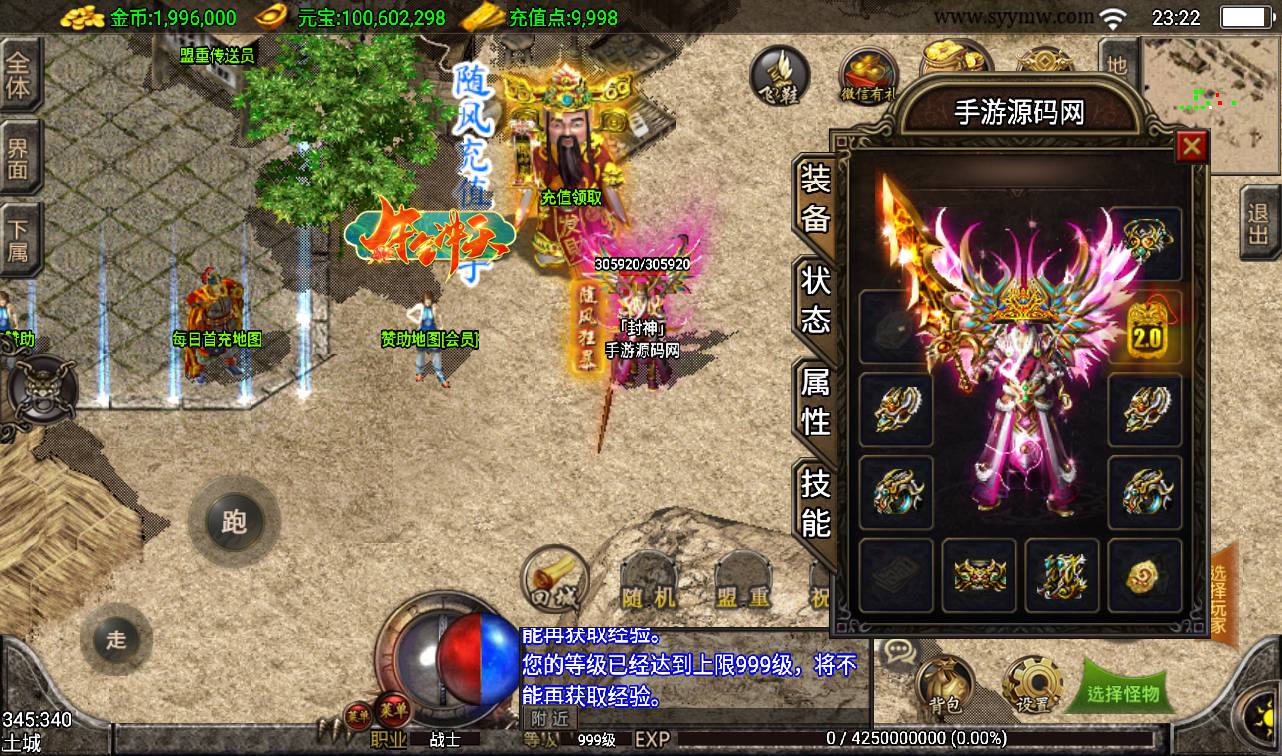Screen dimensions: 1282x756
Task: Select the necklace equipment slot
Action: [x=1145, y=241]
